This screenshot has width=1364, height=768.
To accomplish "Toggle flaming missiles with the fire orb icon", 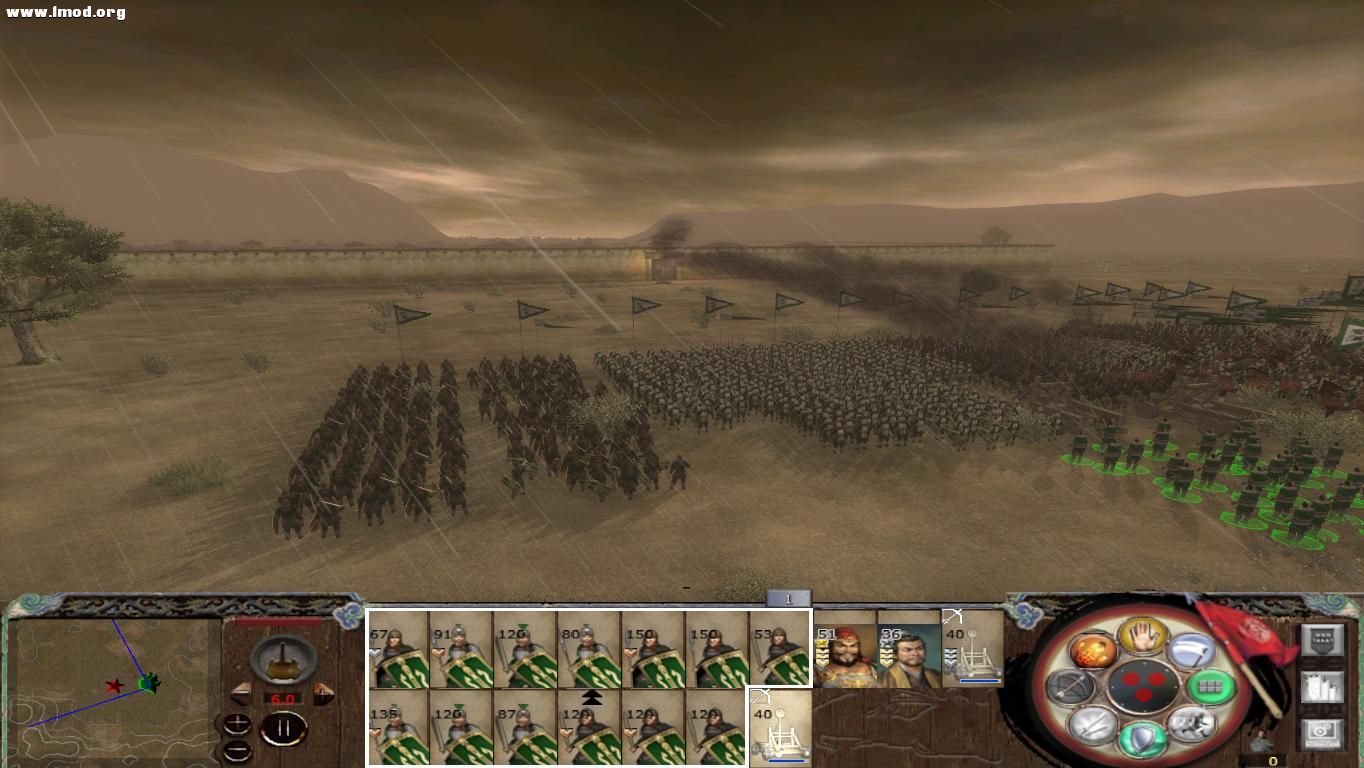I will 1095,653.
